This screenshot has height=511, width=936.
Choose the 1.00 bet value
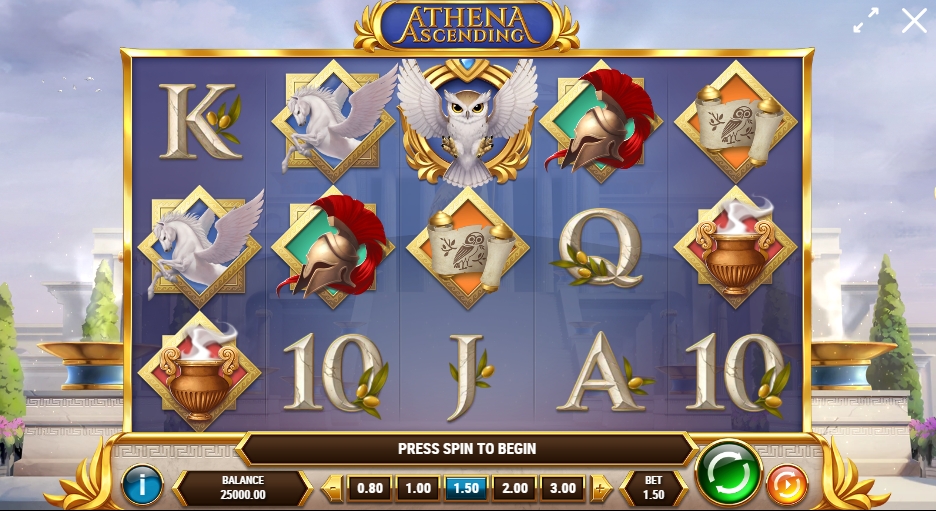point(417,488)
